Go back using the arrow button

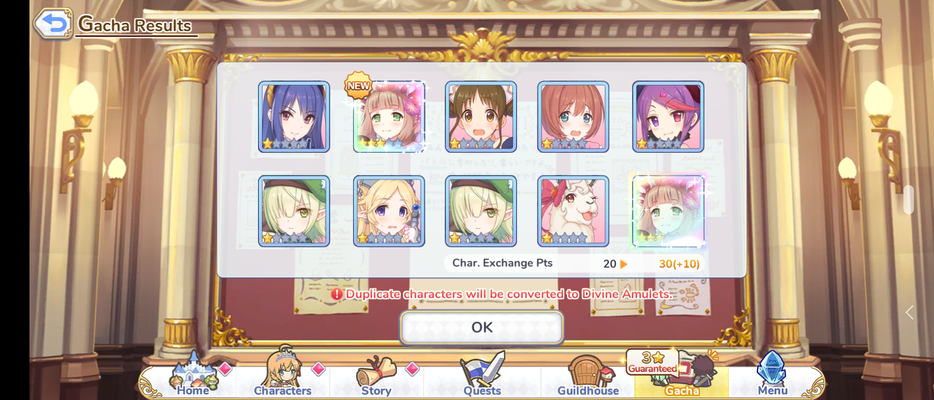coord(53,23)
